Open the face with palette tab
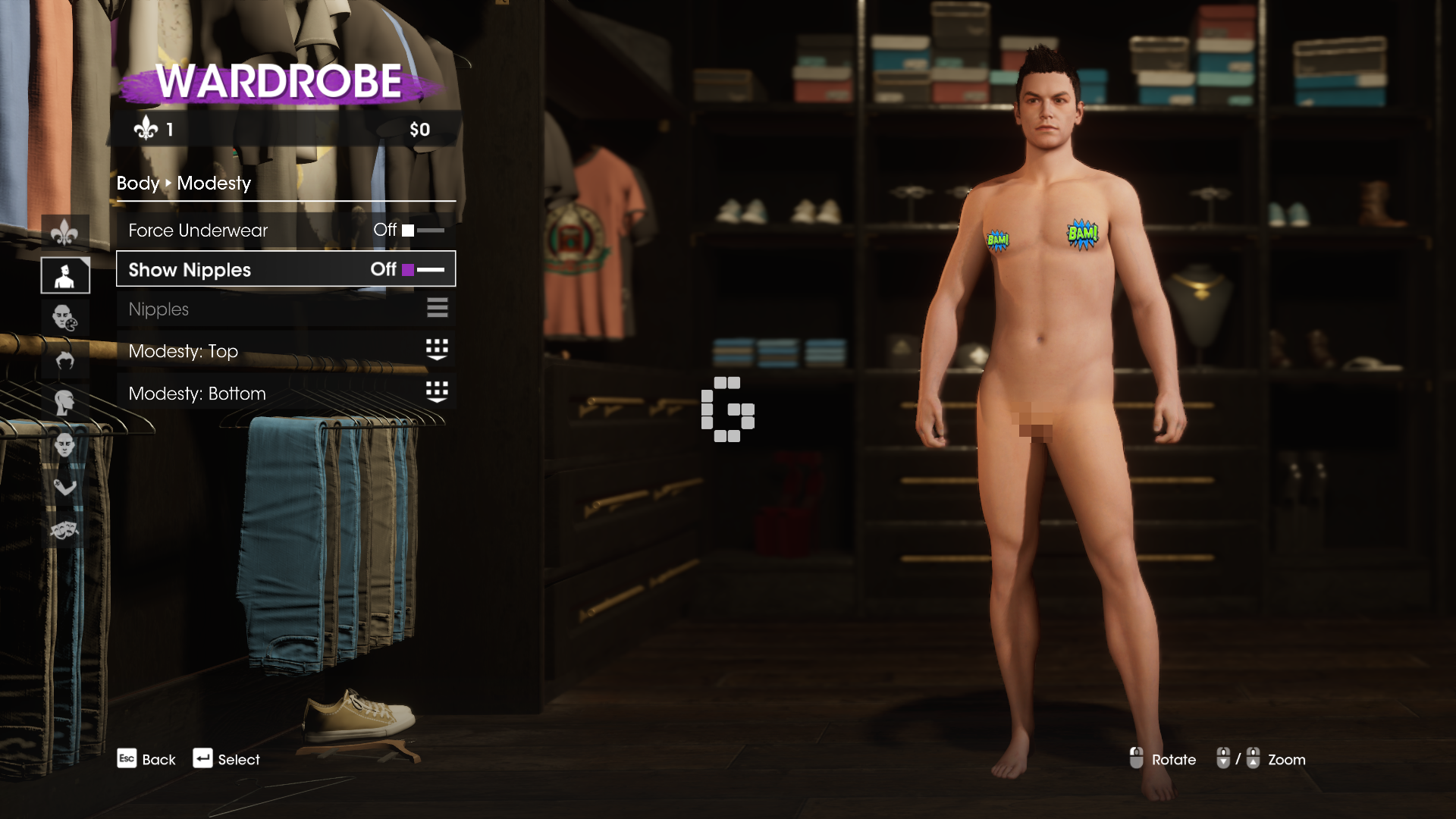Screen dimensions: 1456x819 point(64,317)
